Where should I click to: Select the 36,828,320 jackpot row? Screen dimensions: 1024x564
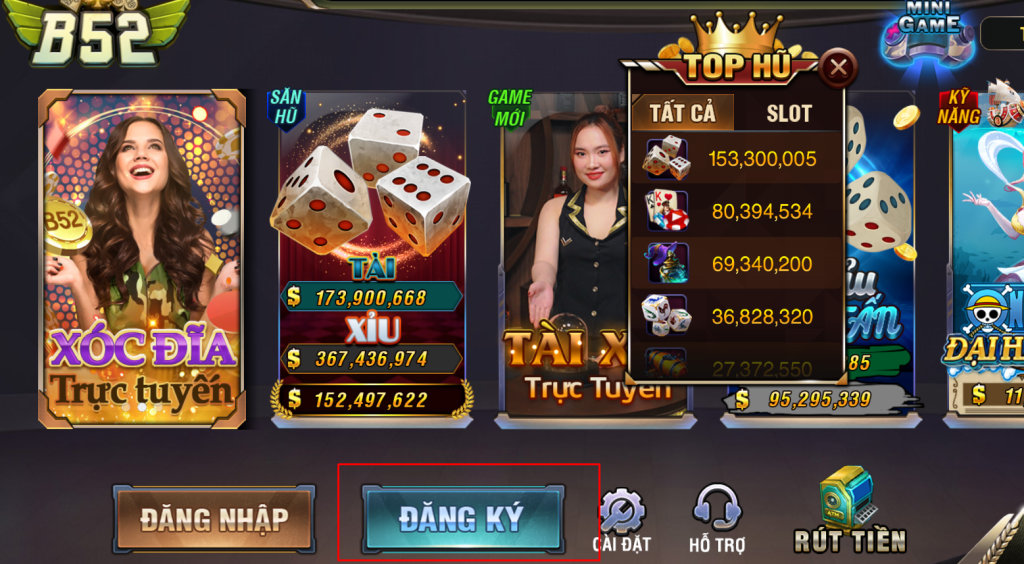[737, 316]
